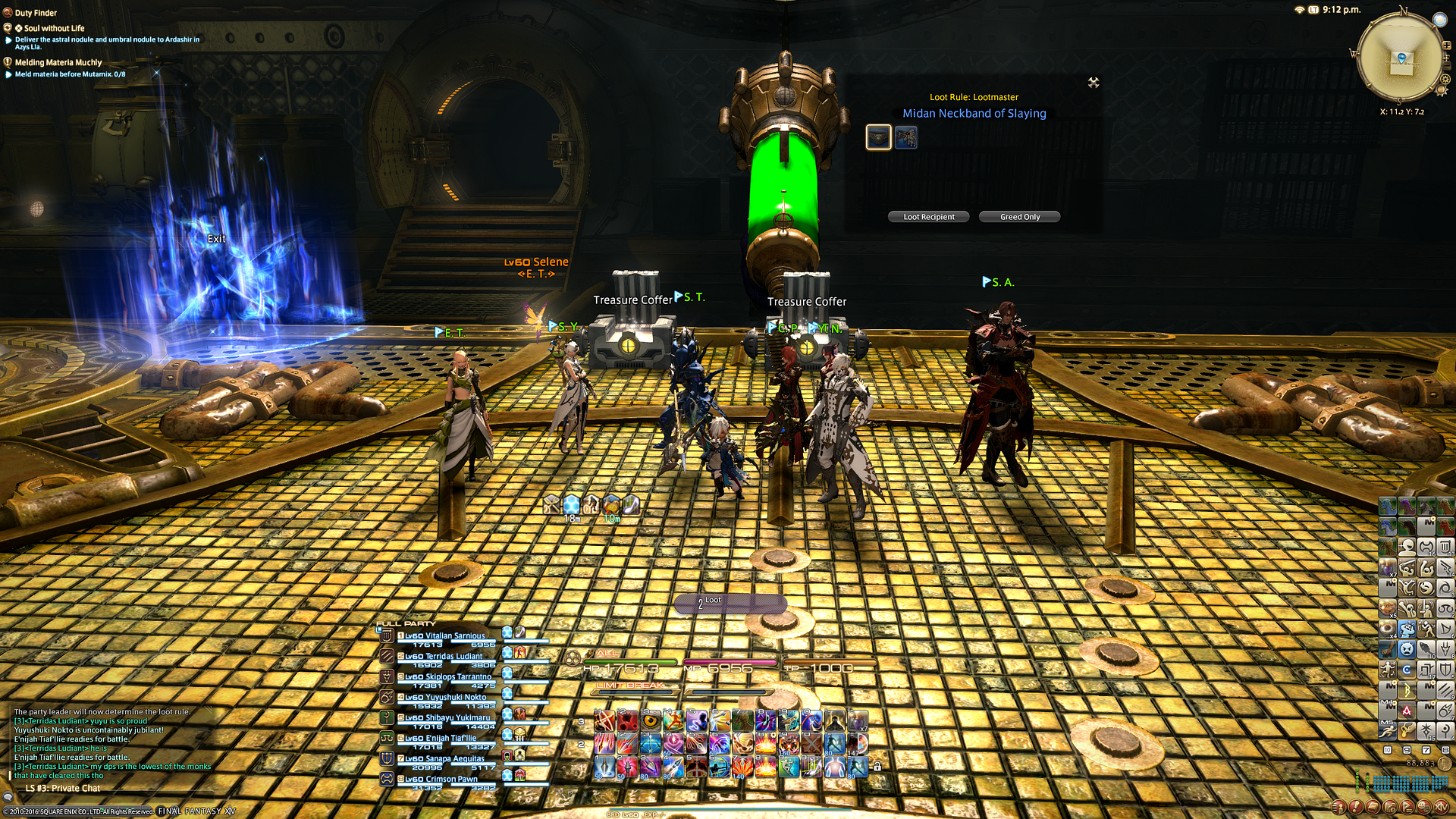Toggle the hotbar padlock icon
Image resolution: width=1456 pixels, height=819 pixels.
tap(877, 767)
